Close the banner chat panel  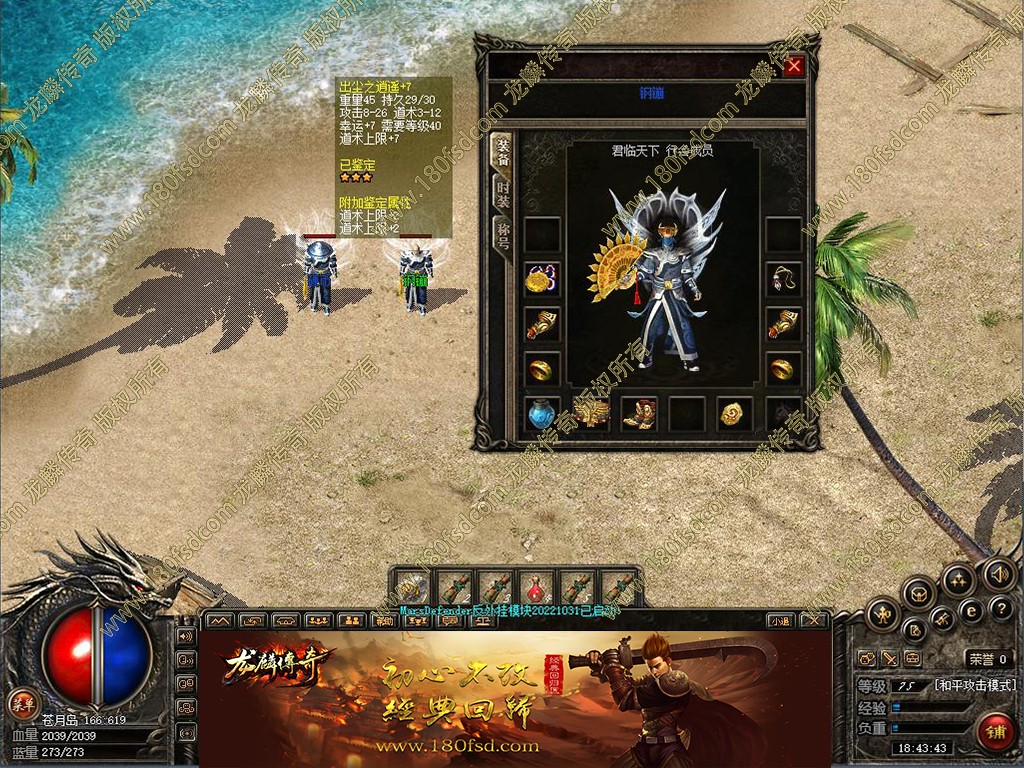pos(814,620)
